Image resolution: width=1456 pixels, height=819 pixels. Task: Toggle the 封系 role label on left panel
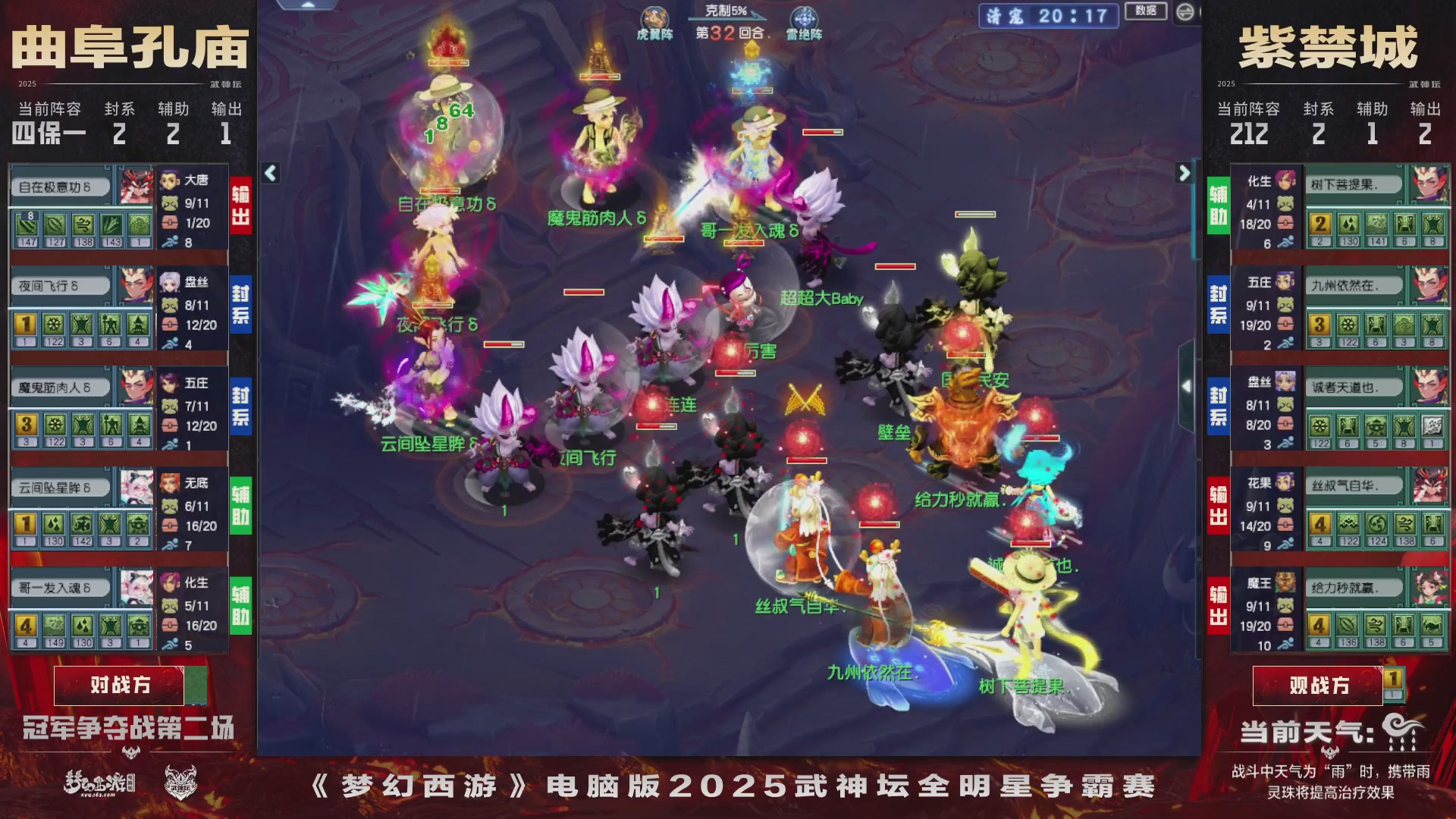click(240, 305)
